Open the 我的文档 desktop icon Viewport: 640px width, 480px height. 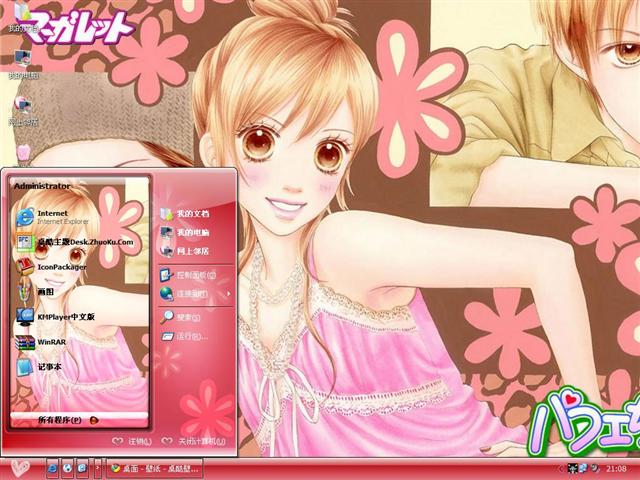coord(22,18)
